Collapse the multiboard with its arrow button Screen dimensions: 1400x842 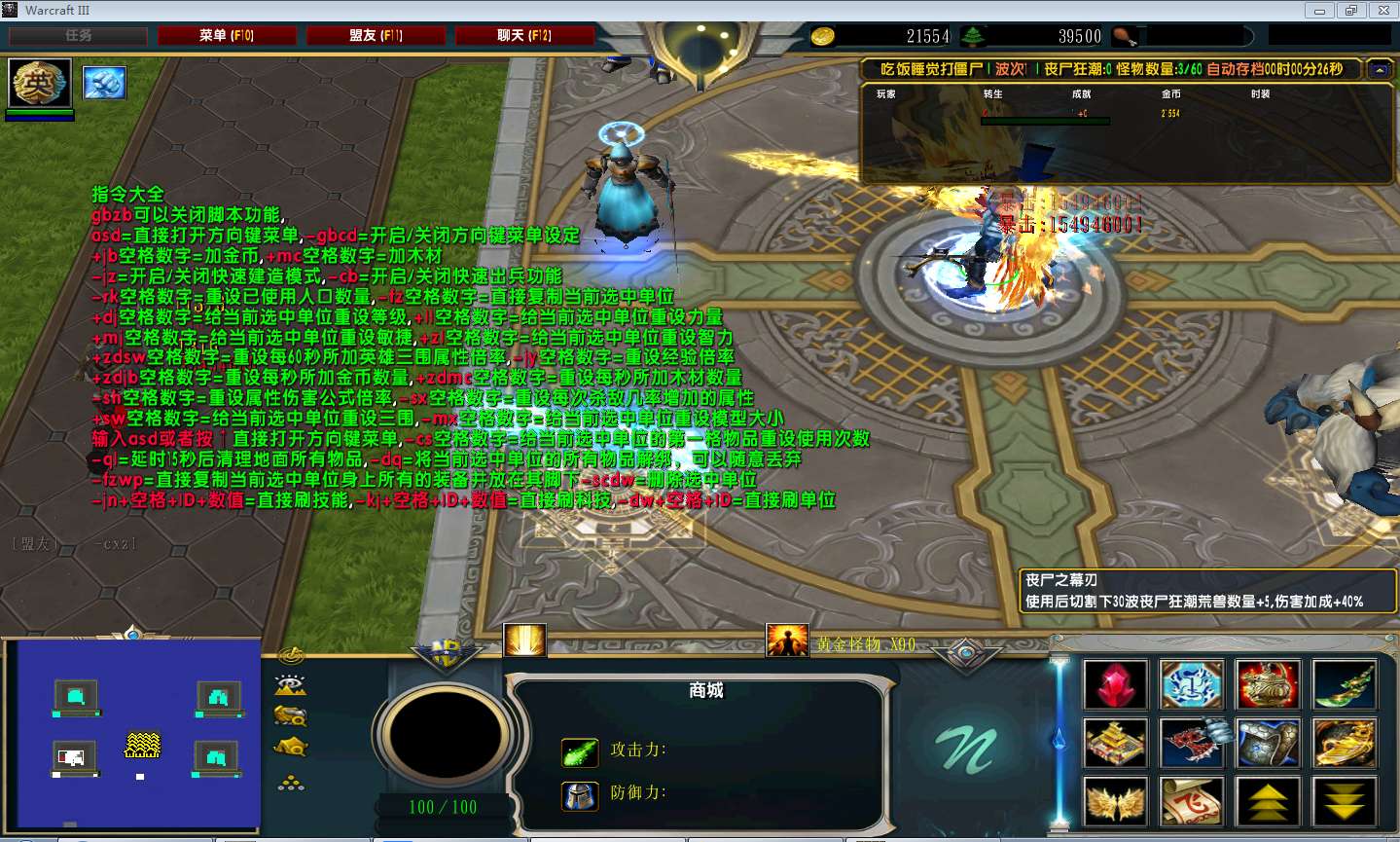(1379, 69)
